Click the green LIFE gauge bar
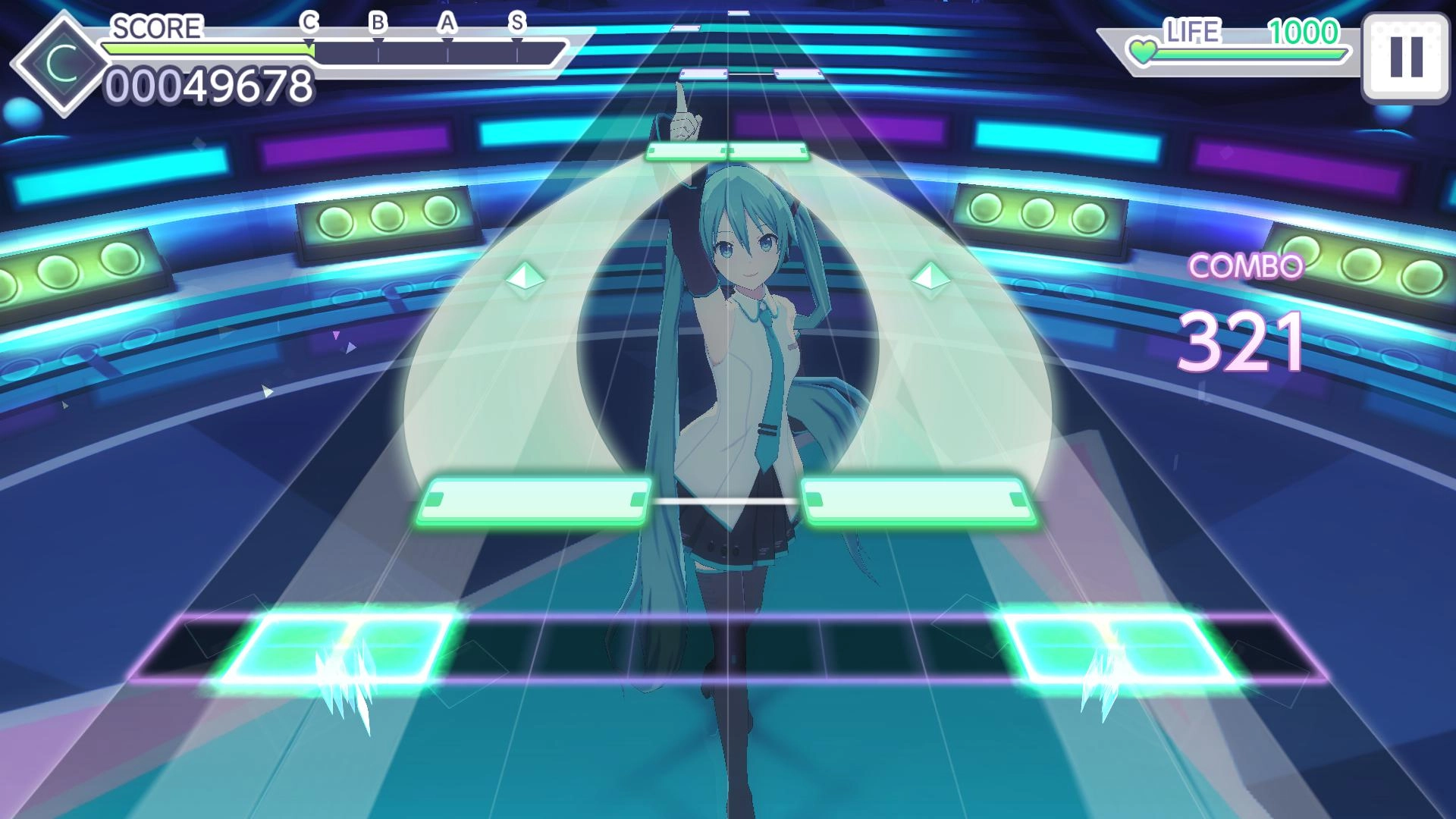1456x819 pixels. coord(1251,55)
